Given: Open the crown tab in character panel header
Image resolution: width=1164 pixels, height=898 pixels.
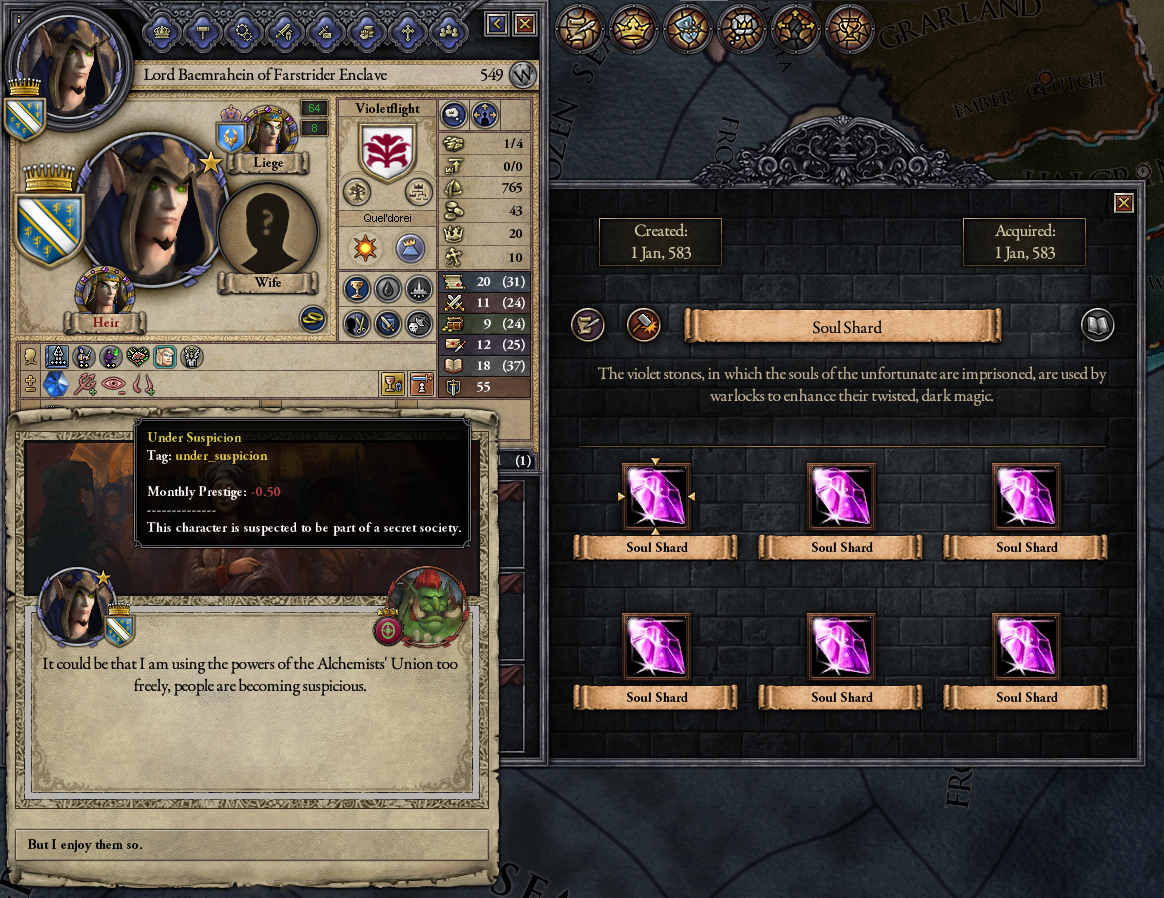Looking at the screenshot, I should pos(163,31).
